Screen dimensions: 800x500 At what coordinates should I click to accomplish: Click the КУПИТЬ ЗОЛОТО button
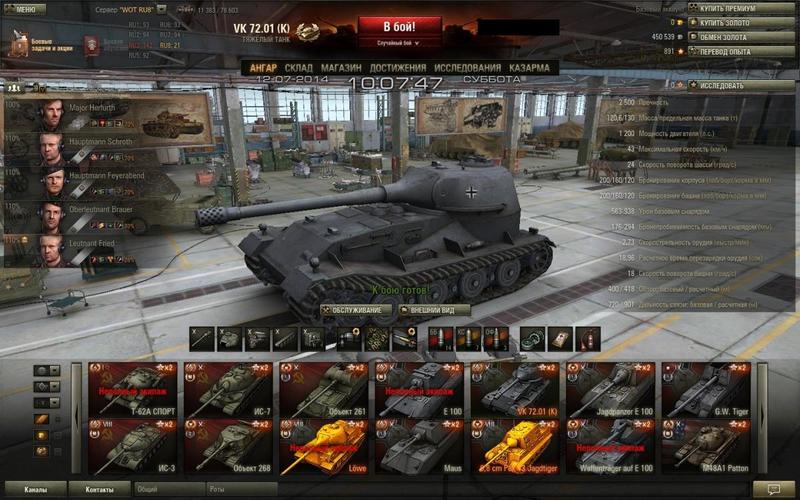click(735, 22)
